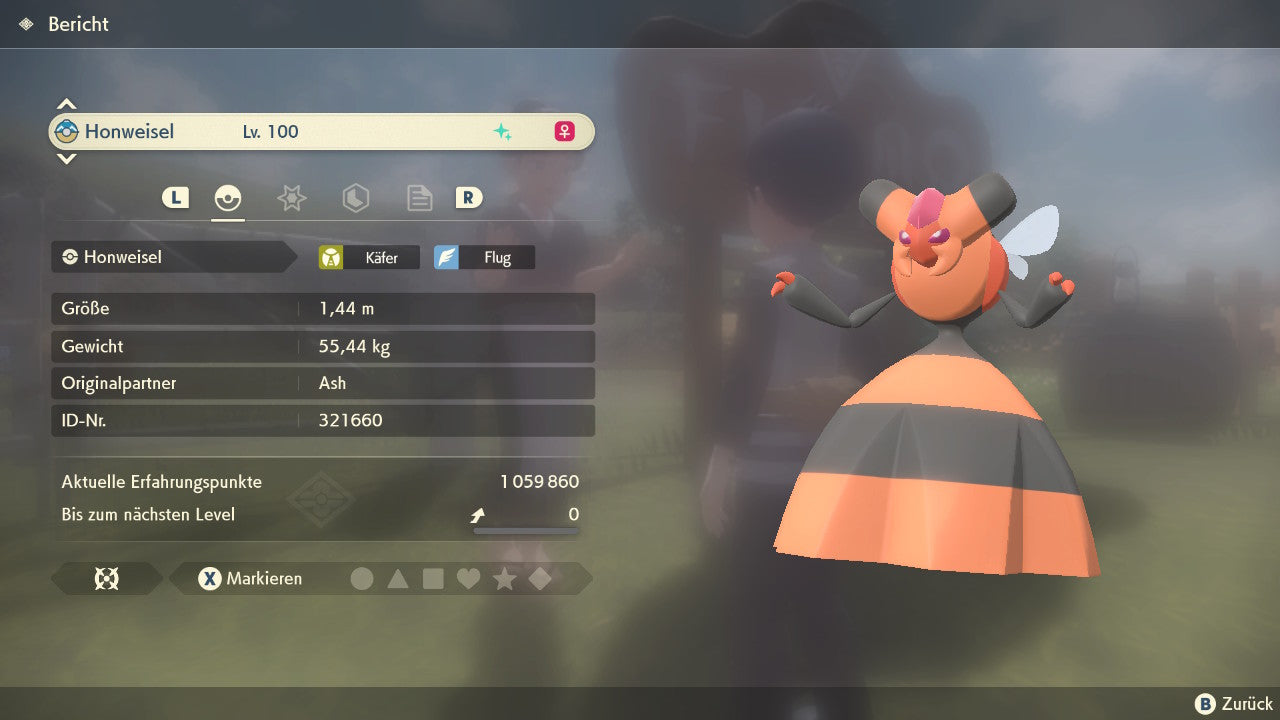Toggle the star marking

(x=504, y=578)
